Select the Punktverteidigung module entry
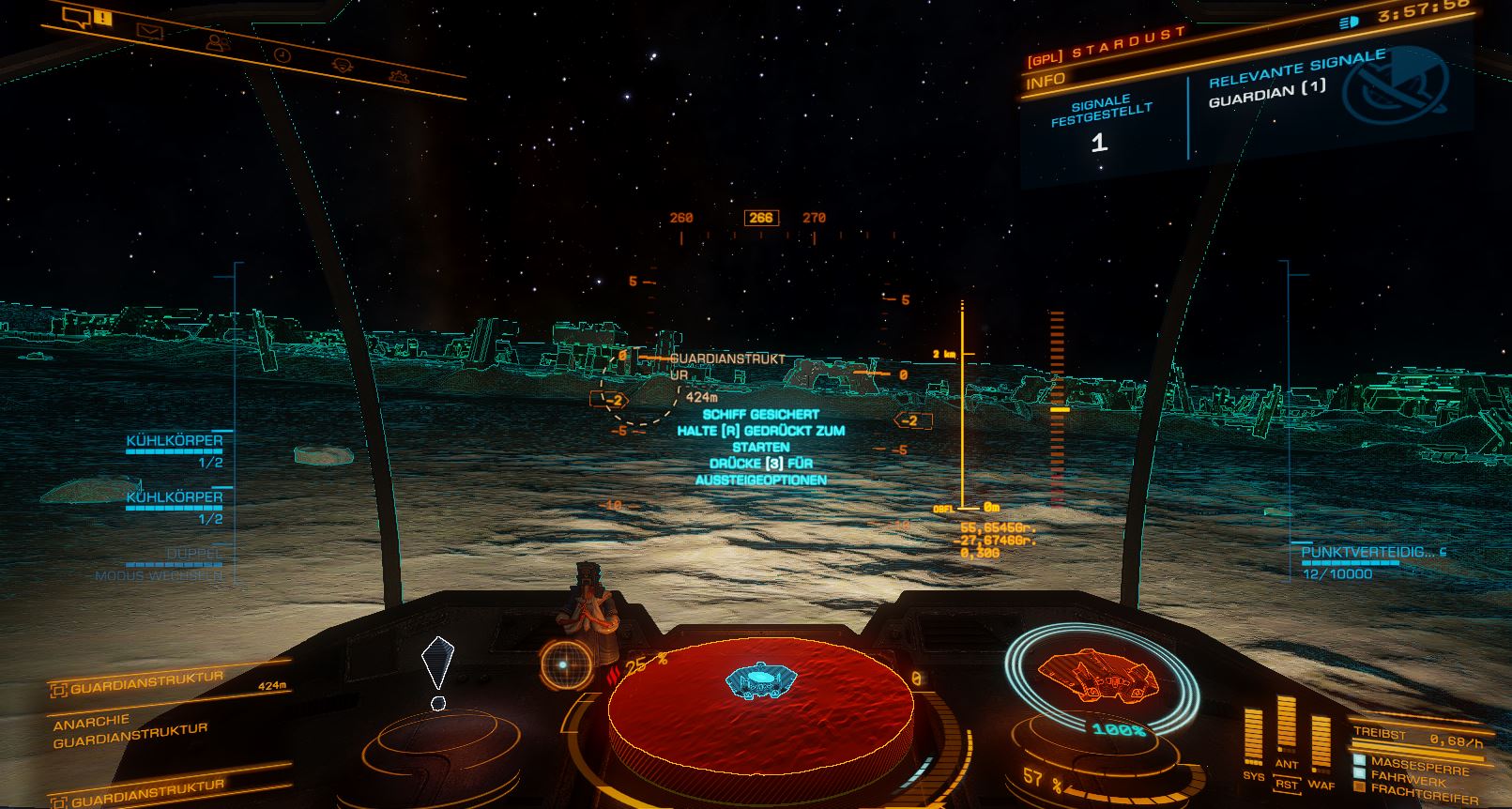1512x809 pixels. click(x=1372, y=553)
